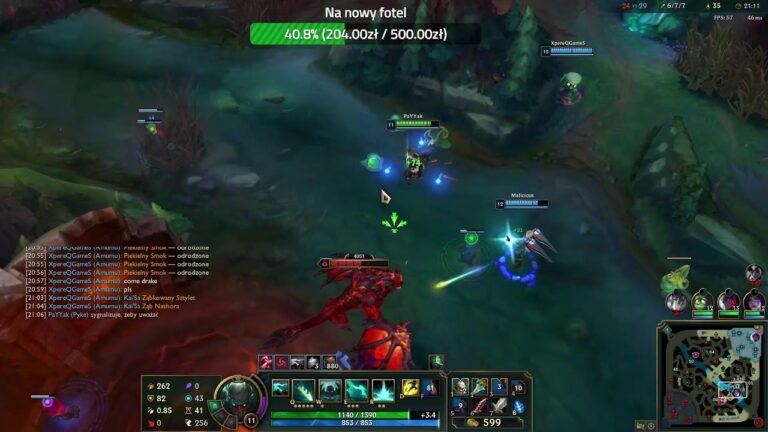Select the summoner spell on 81 cooldown
768x432 pixels.
click(x=430, y=387)
